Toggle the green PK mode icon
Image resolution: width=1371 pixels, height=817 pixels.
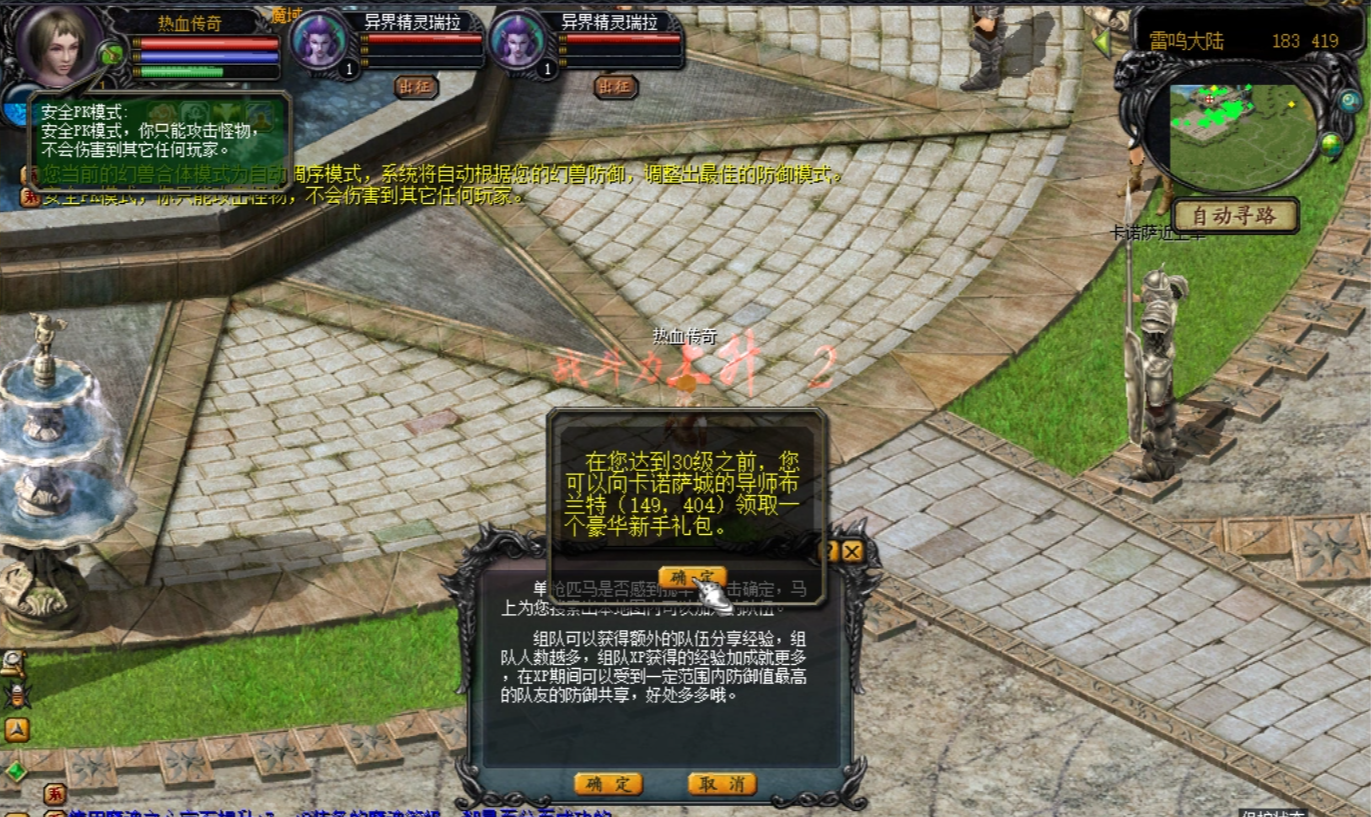tap(112, 54)
